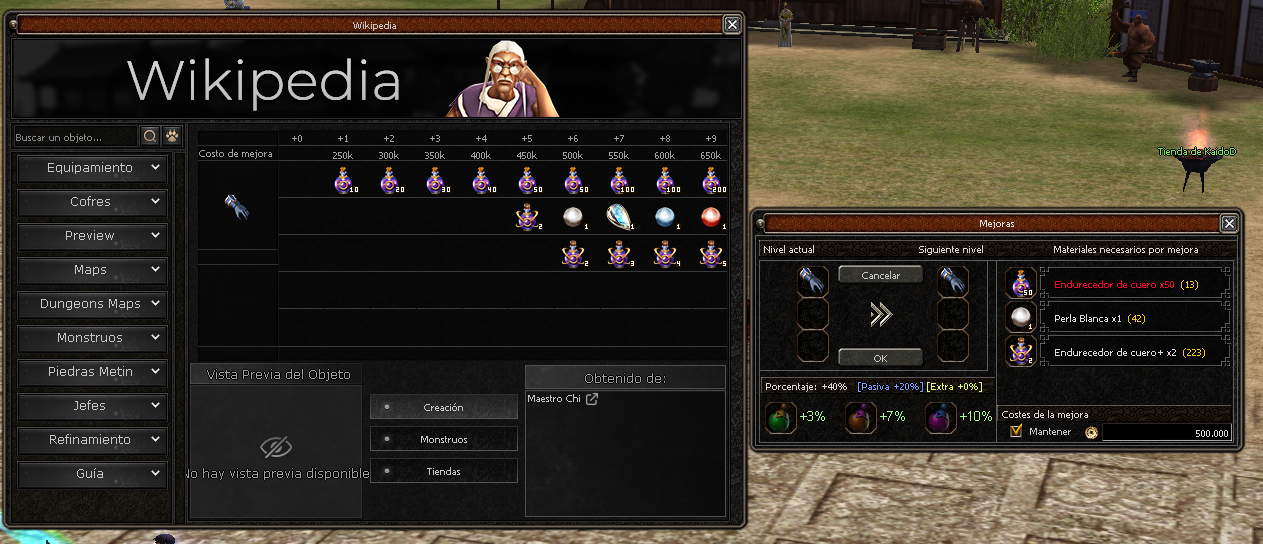This screenshot has height=544, width=1263.
Task: Show the Monstruos category
Action: tap(90, 338)
